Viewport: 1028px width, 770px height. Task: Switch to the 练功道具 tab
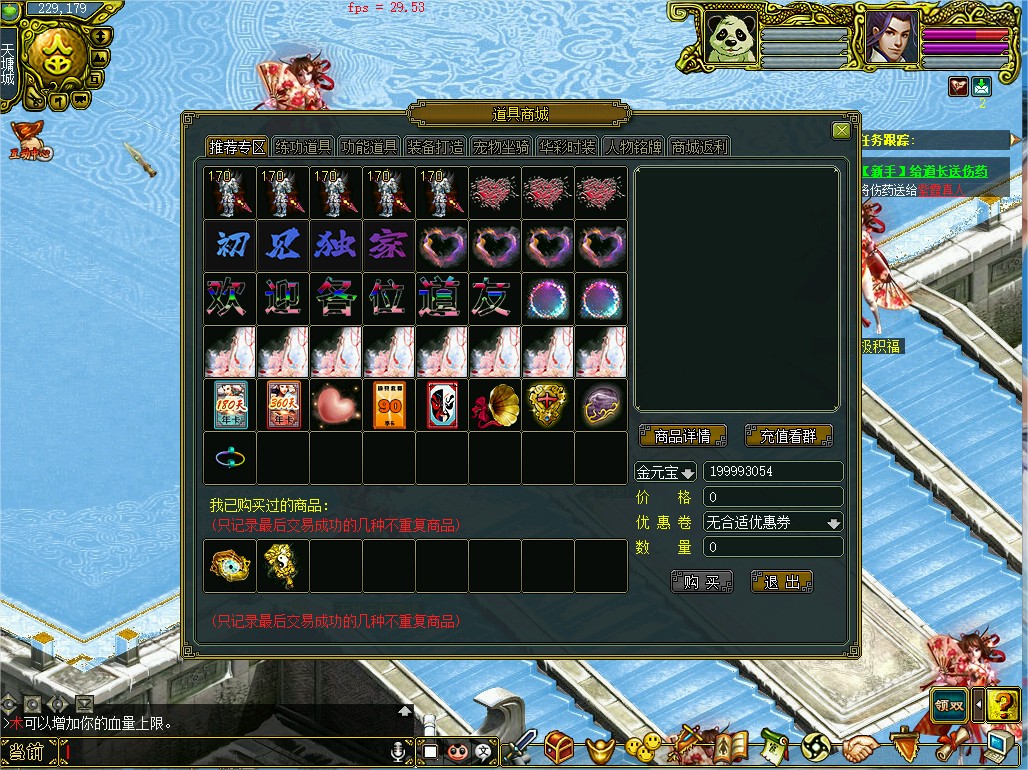click(303, 147)
